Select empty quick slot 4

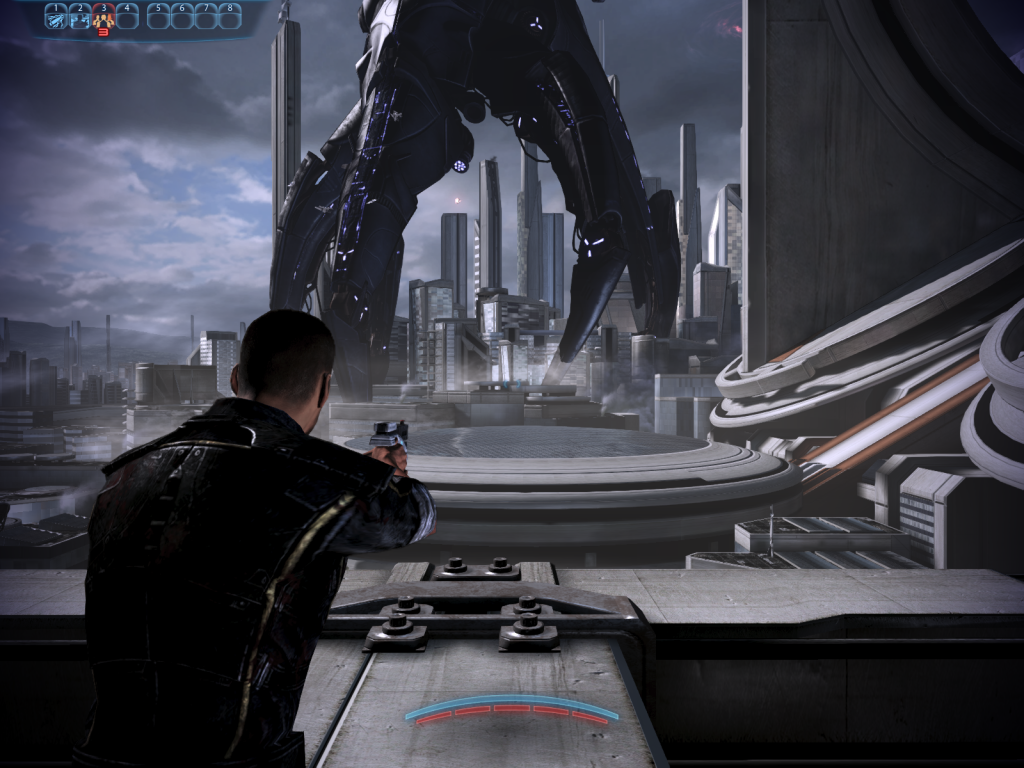tap(128, 17)
